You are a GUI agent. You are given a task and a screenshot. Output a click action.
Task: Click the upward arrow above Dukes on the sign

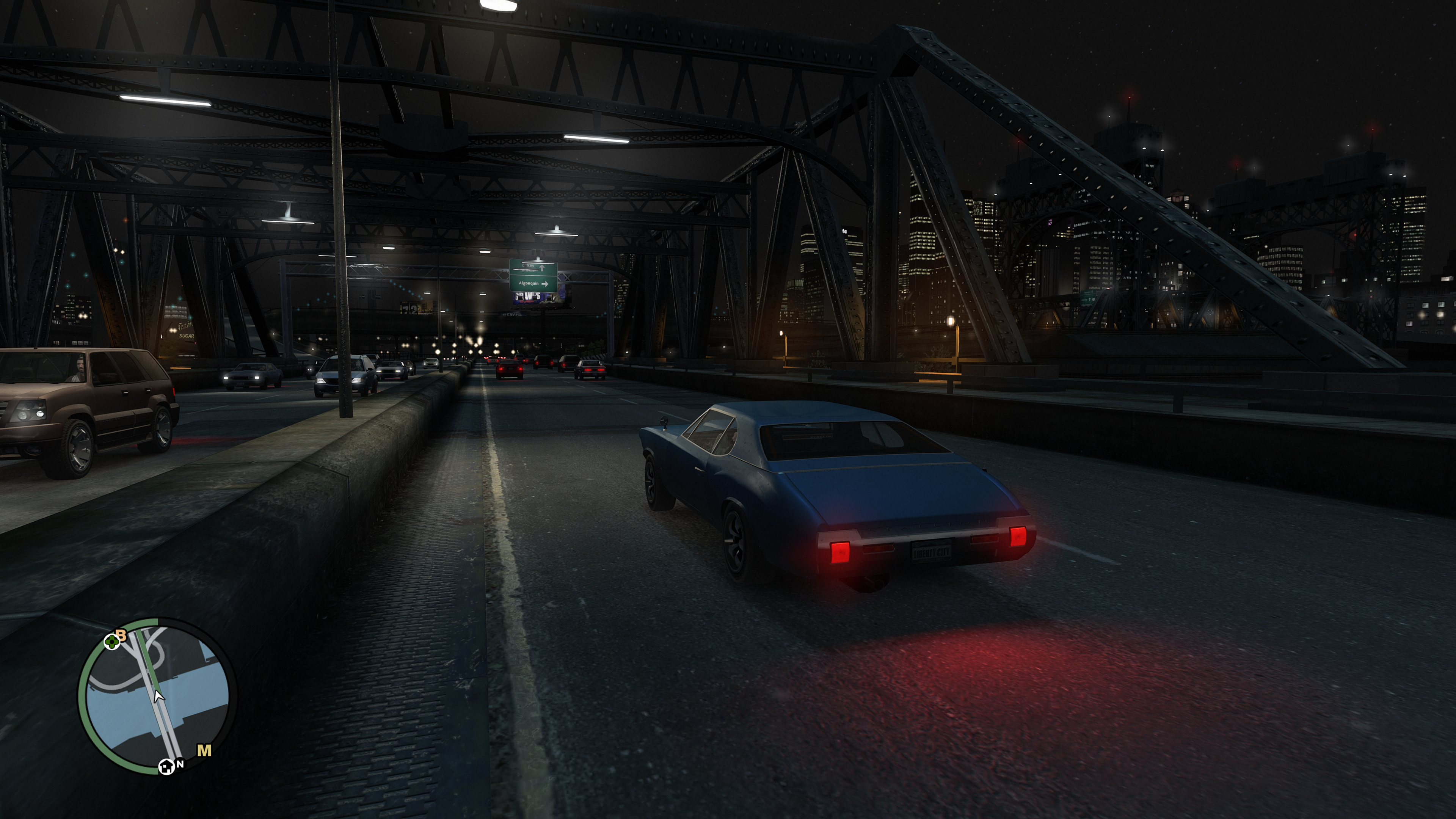[x=542, y=268]
